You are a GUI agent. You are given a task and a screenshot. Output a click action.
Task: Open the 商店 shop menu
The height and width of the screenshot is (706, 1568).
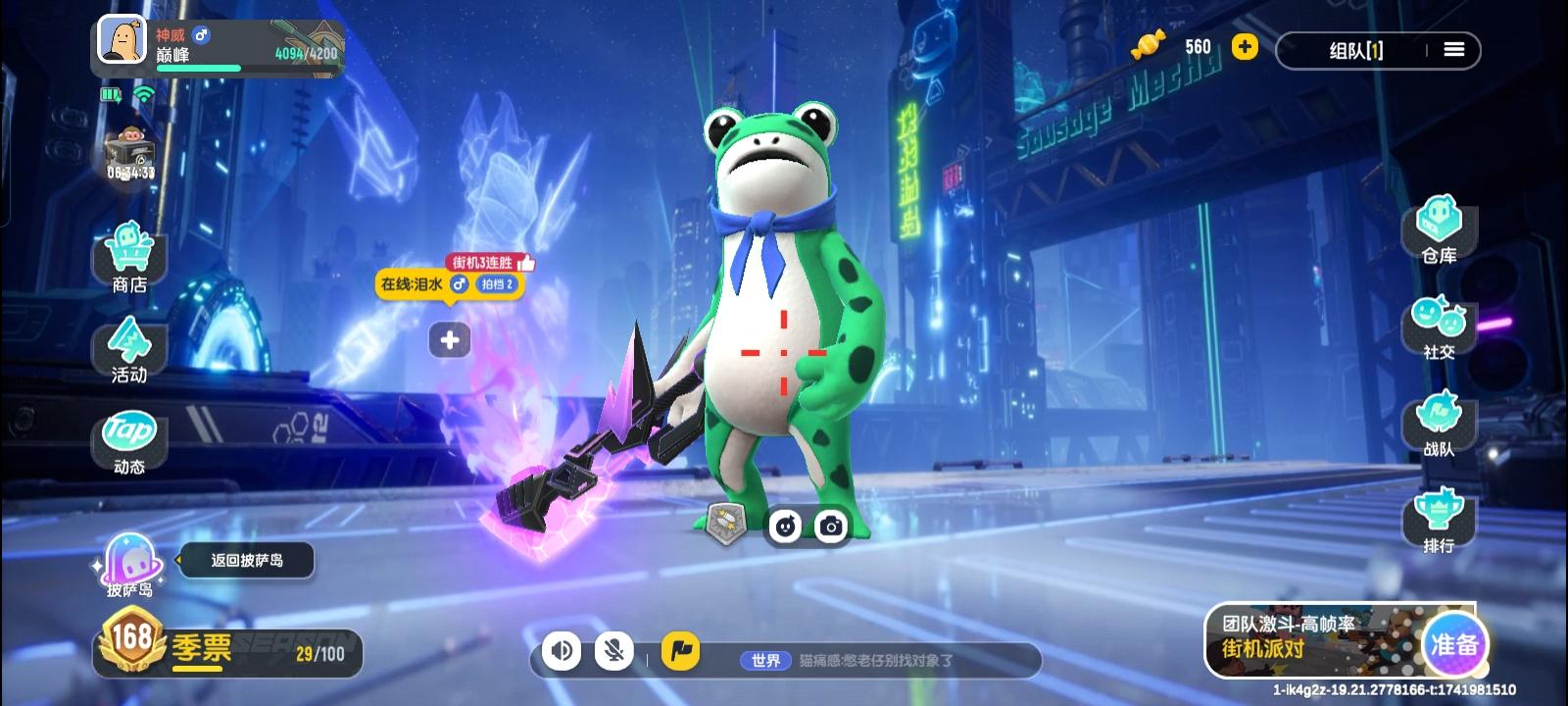tap(129, 257)
